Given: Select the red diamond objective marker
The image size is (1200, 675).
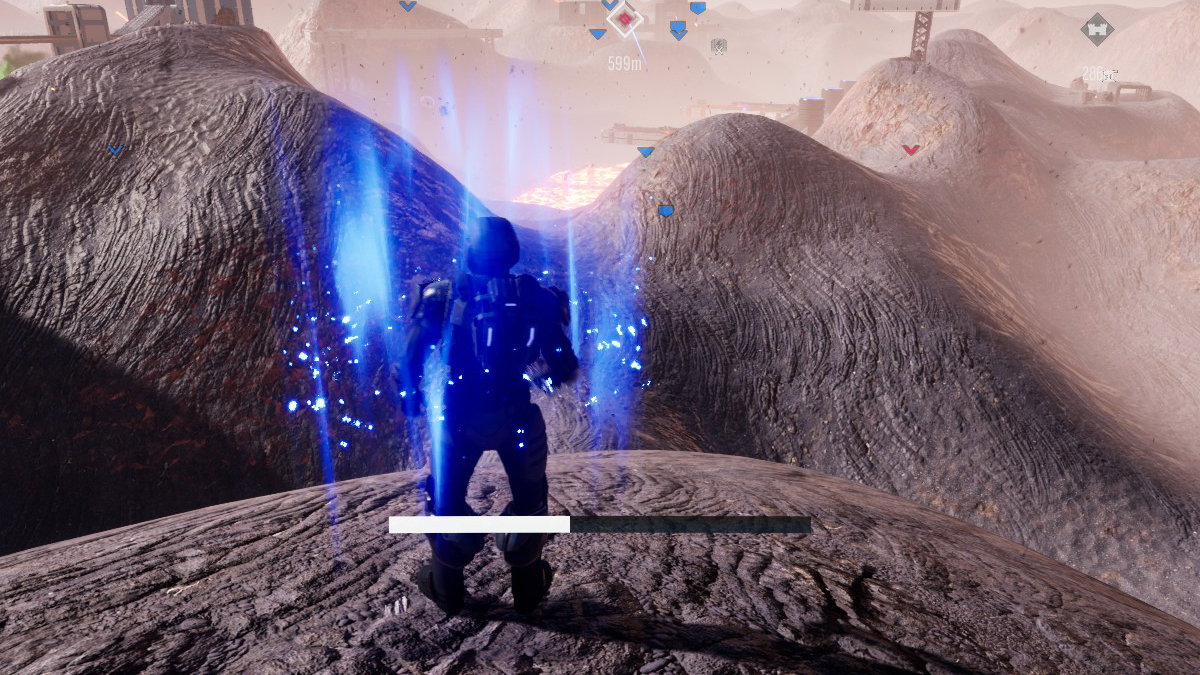Looking at the screenshot, I should (625, 19).
